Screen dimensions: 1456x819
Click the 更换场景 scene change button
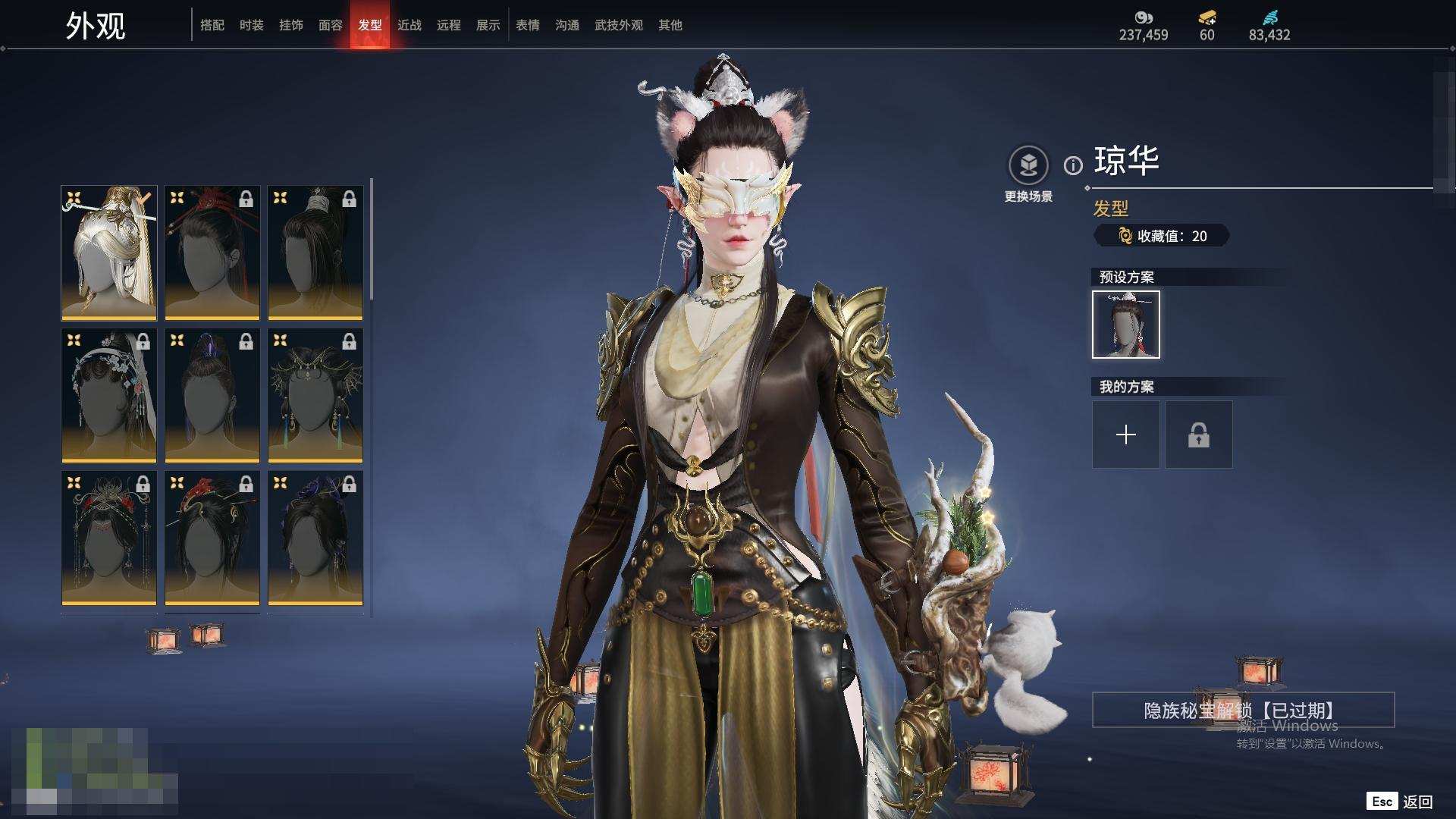click(x=1028, y=165)
